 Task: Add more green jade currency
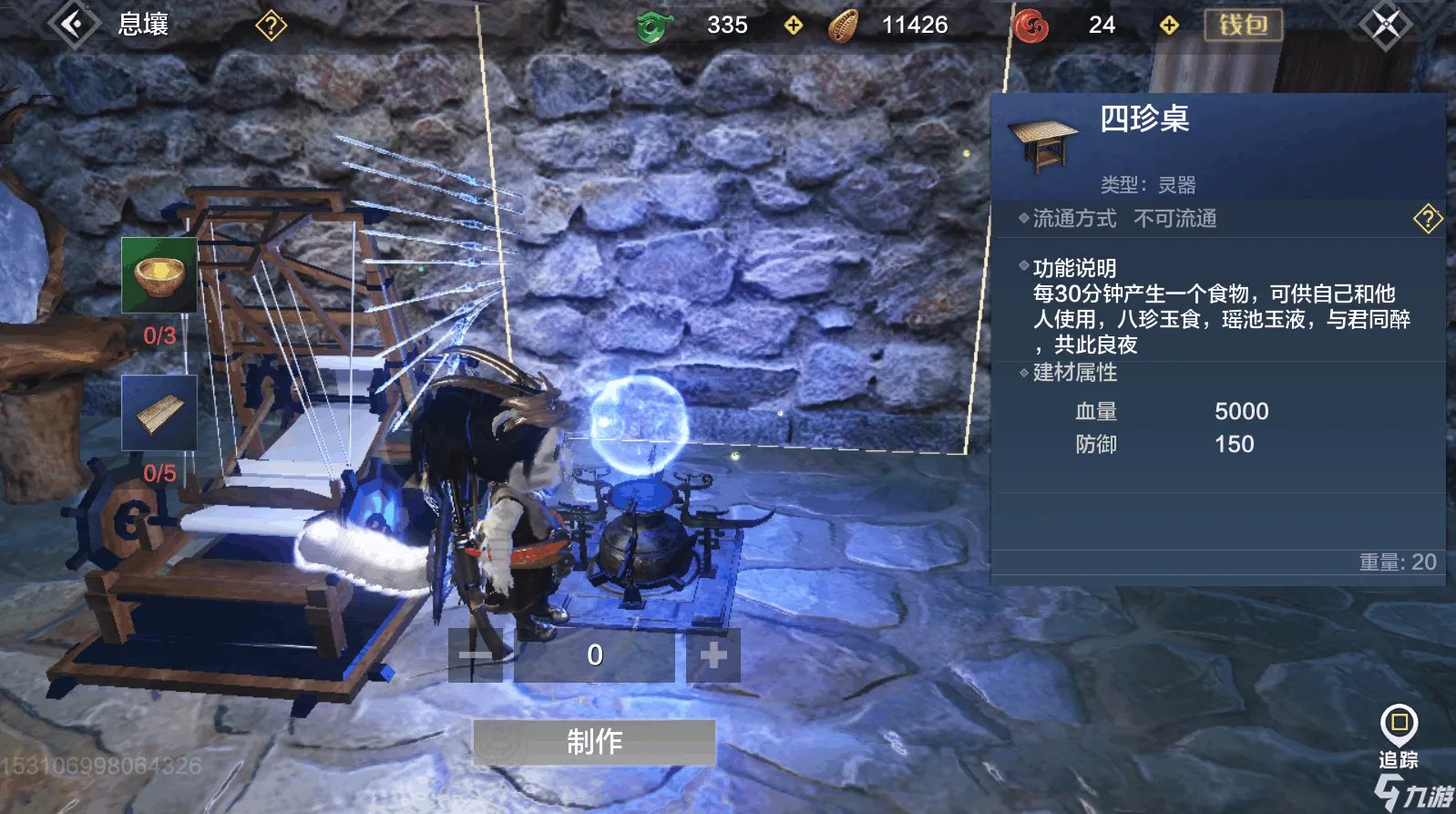click(x=794, y=26)
